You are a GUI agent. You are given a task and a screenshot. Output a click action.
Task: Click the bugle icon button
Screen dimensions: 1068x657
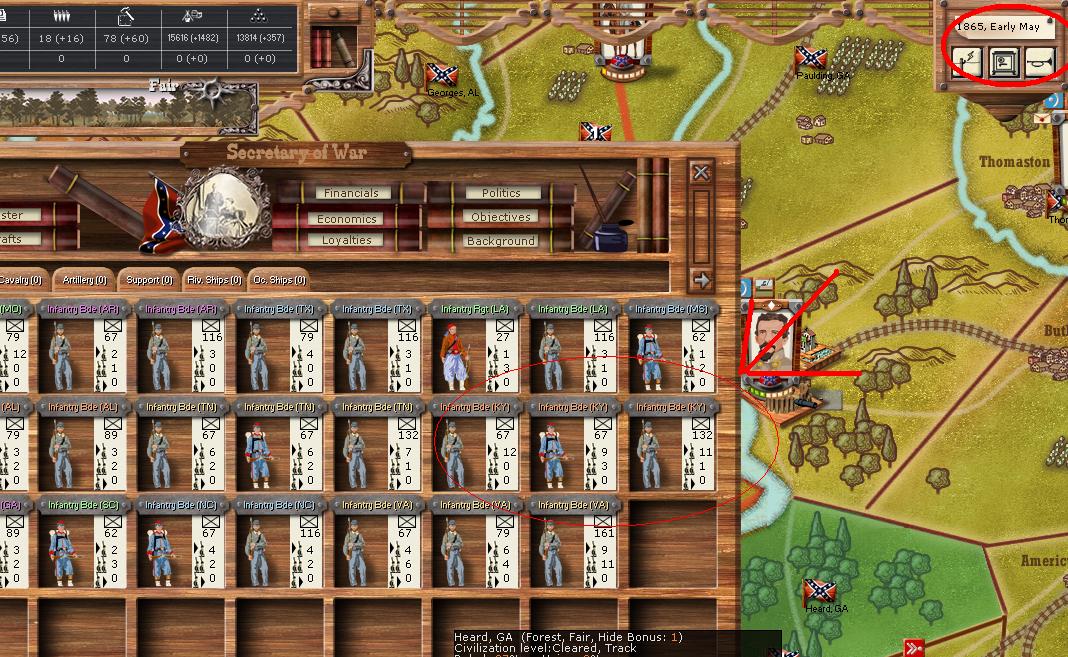(x=1040, y=63)
